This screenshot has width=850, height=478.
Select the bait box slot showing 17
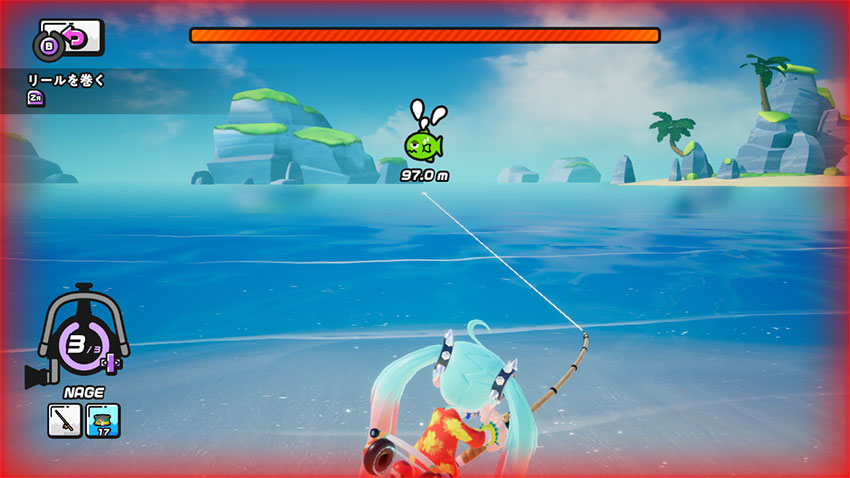point(103,420)
